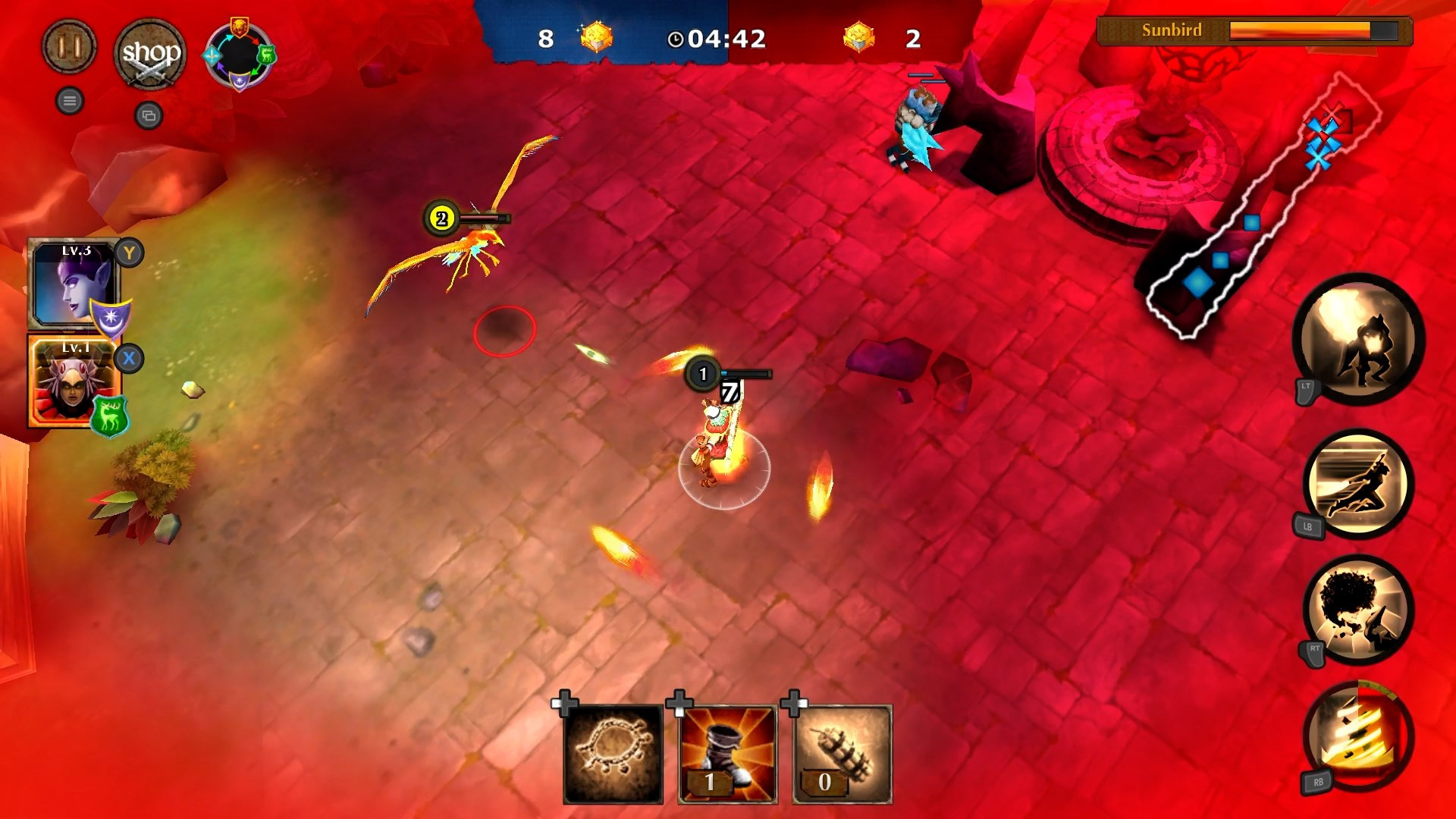
Task: Activate the flying kick dash ability
Action: pyautogui.click(x=1358, y=484)
